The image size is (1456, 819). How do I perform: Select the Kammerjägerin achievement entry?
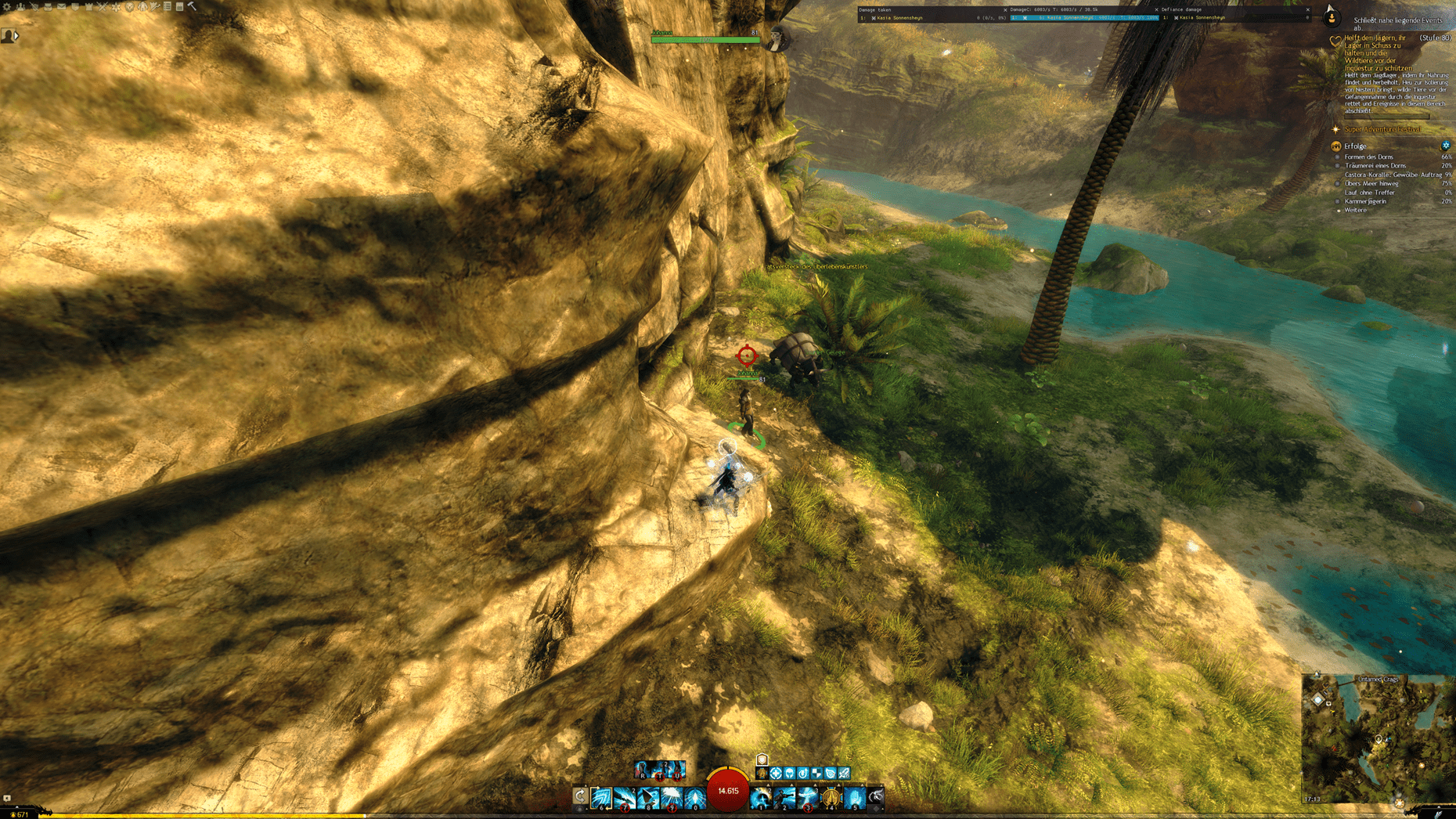[1365, 201]
